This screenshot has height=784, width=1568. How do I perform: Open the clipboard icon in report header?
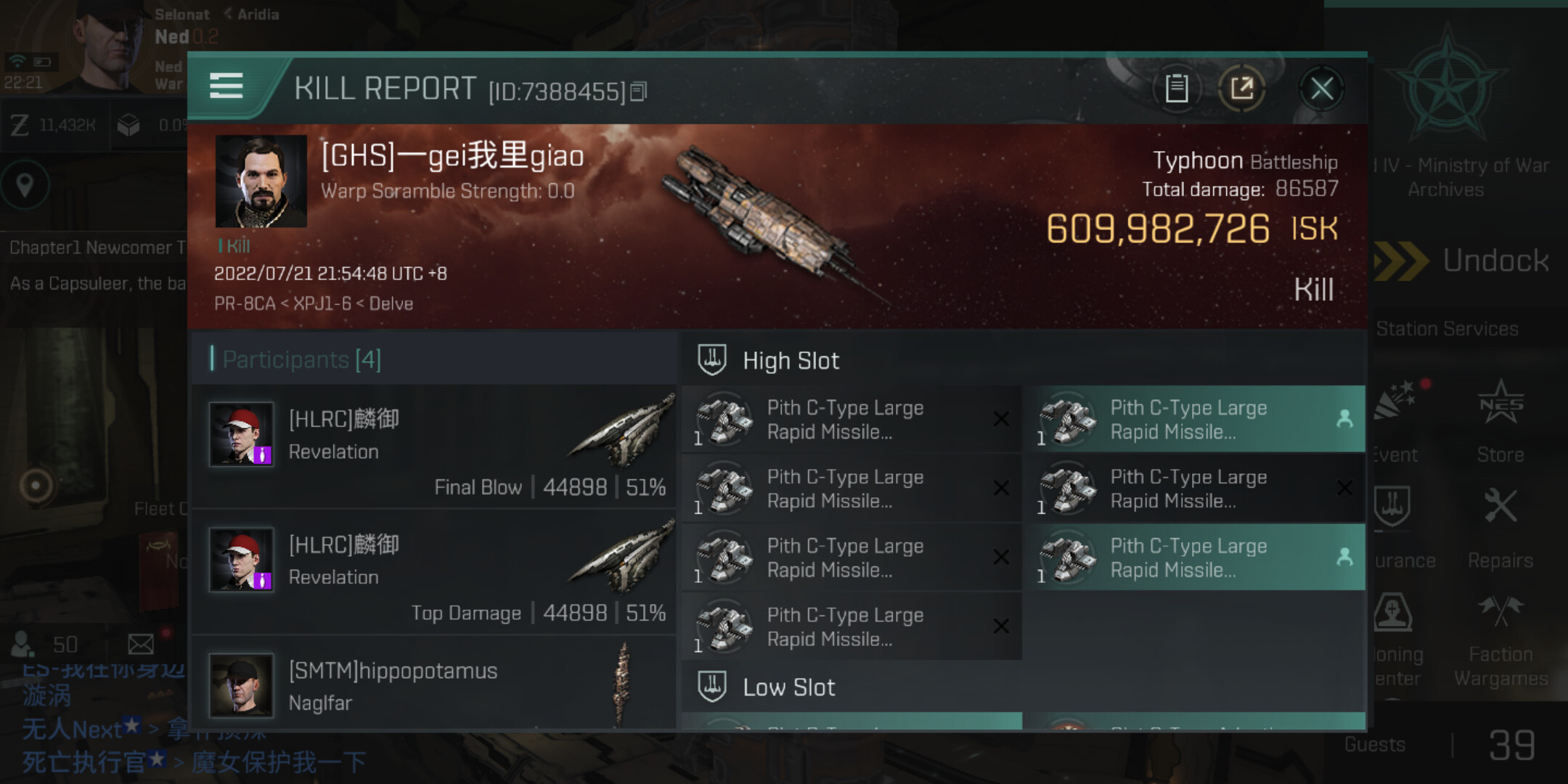pyautogui.click(x=1176, y=89)
